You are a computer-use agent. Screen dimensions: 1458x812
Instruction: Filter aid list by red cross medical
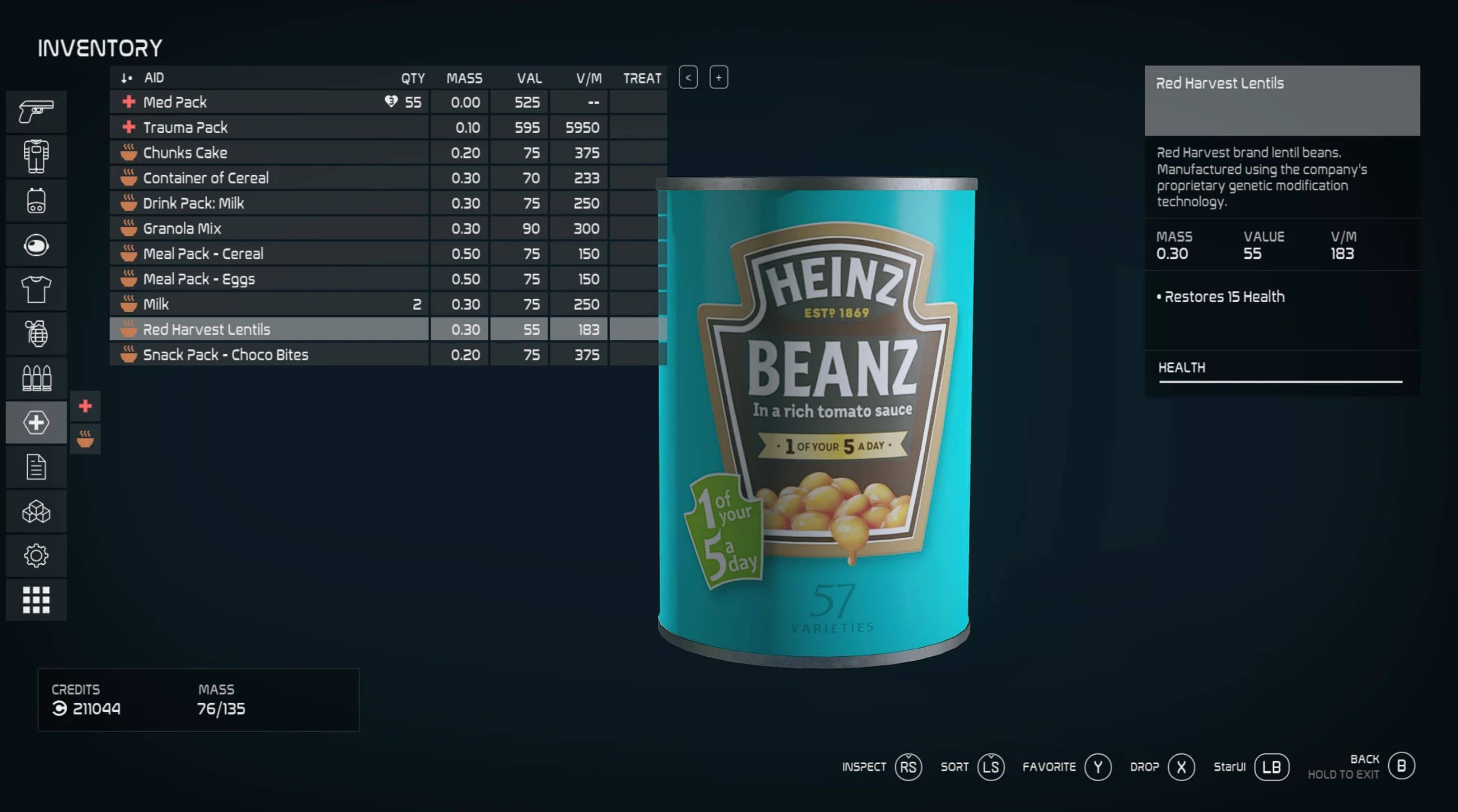click(85, 406)
